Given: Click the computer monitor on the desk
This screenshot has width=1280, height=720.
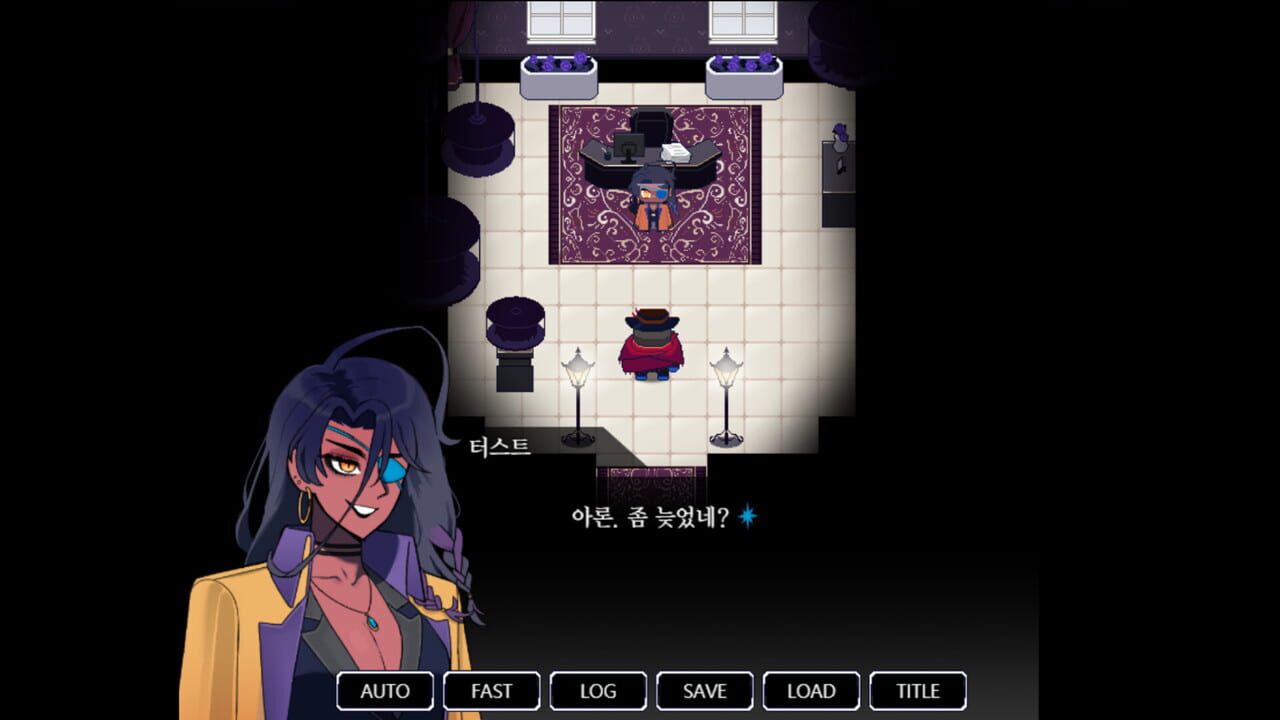Looking at the screenshot, I should coord(629,147).
